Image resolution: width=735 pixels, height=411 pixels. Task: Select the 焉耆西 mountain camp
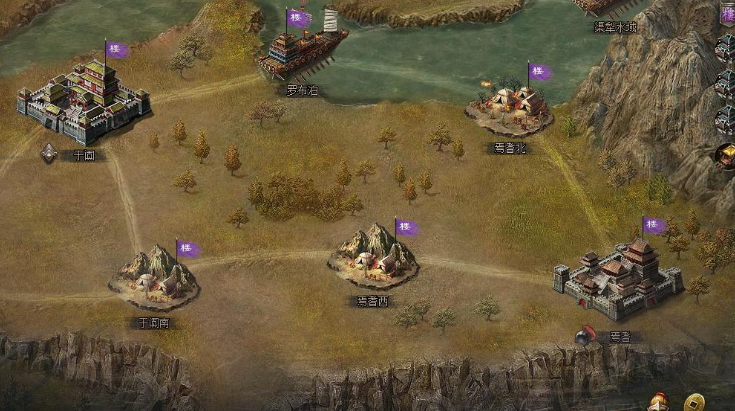click(x=374, y=258)
